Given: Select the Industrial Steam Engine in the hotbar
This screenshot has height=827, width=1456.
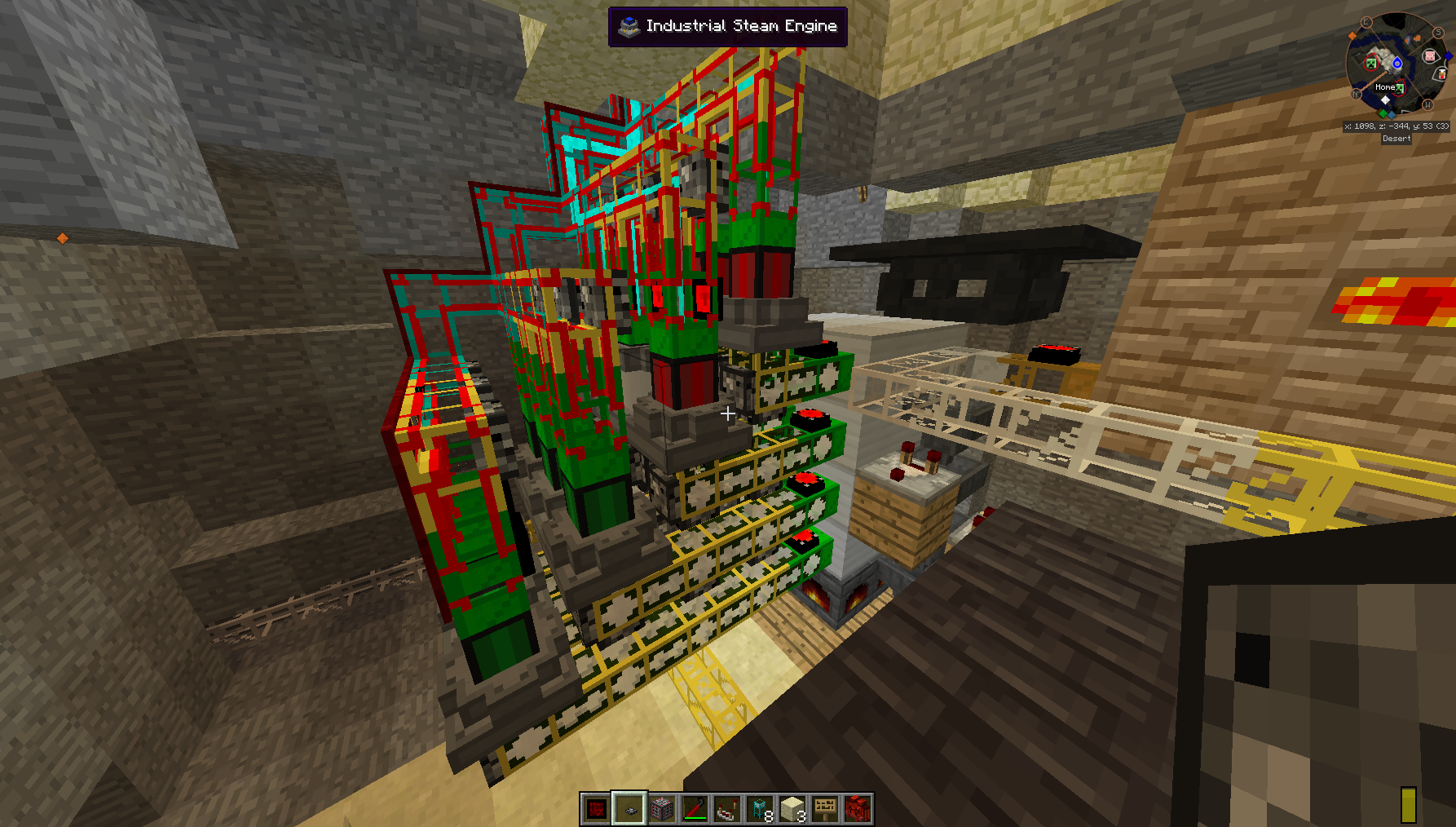Looking at the screenshot, I should click(x=630, y=809).
